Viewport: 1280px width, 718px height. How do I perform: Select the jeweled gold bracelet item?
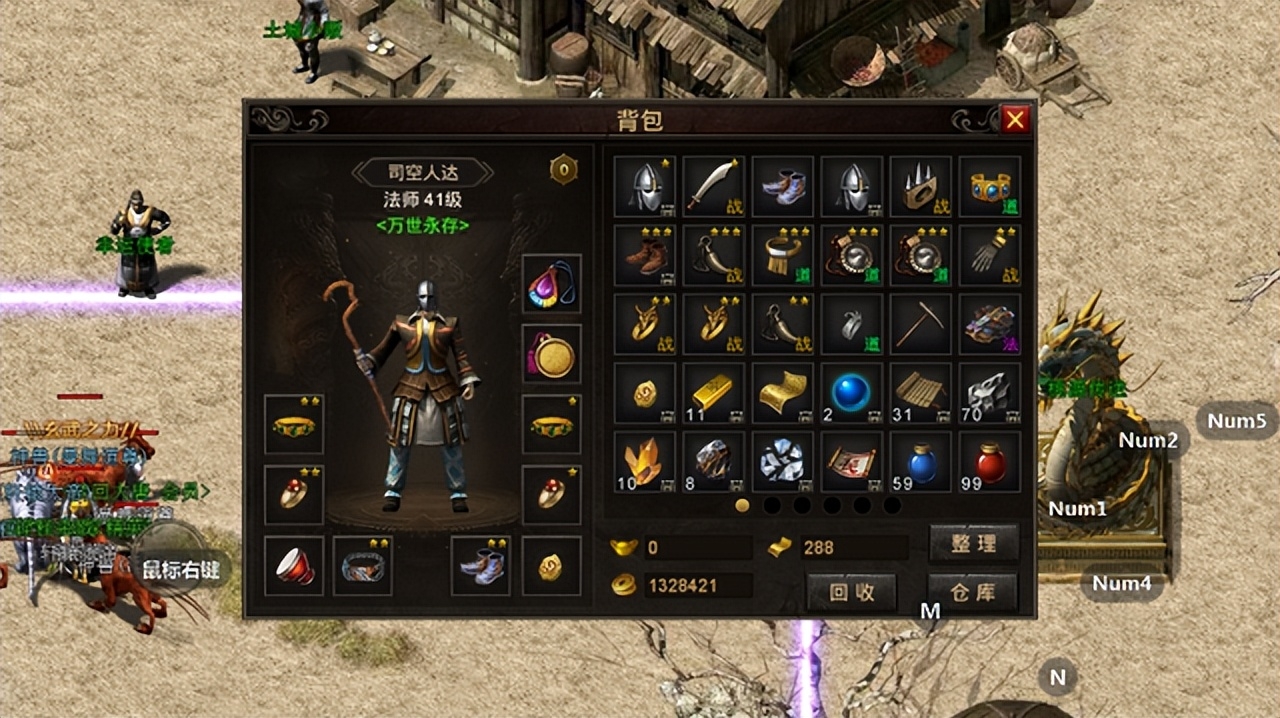(990, 186)
